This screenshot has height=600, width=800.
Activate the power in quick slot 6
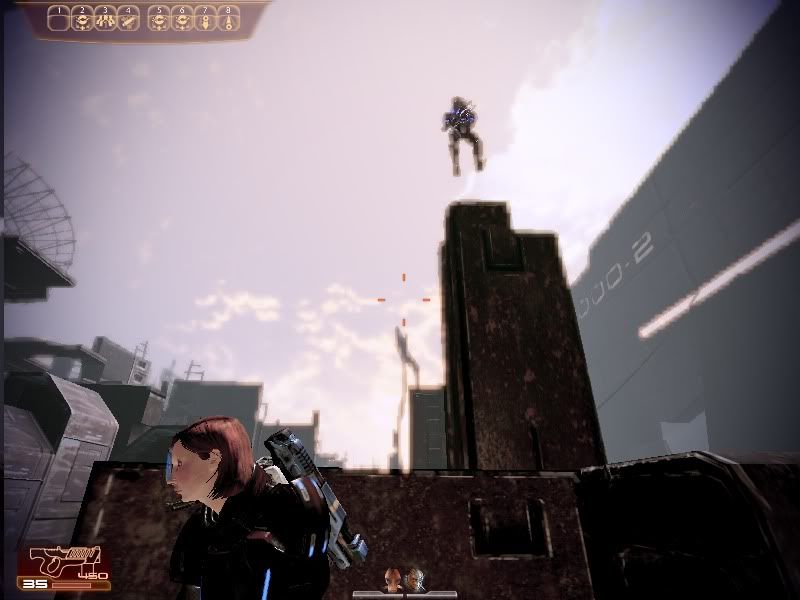182,20
